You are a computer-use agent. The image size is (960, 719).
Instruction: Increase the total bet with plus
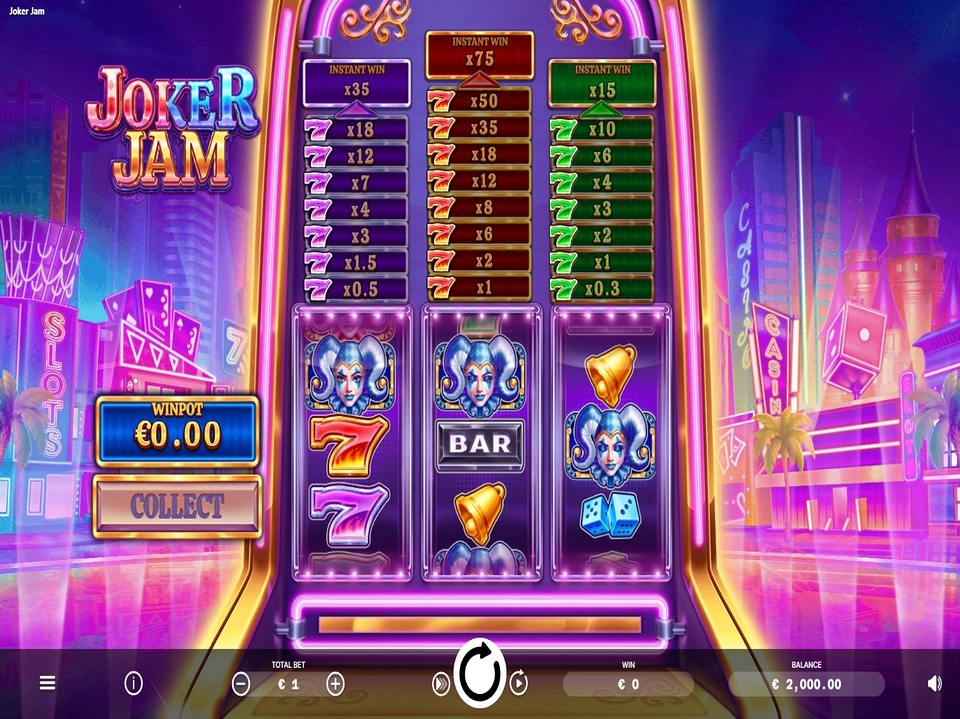tap(335, 684)
